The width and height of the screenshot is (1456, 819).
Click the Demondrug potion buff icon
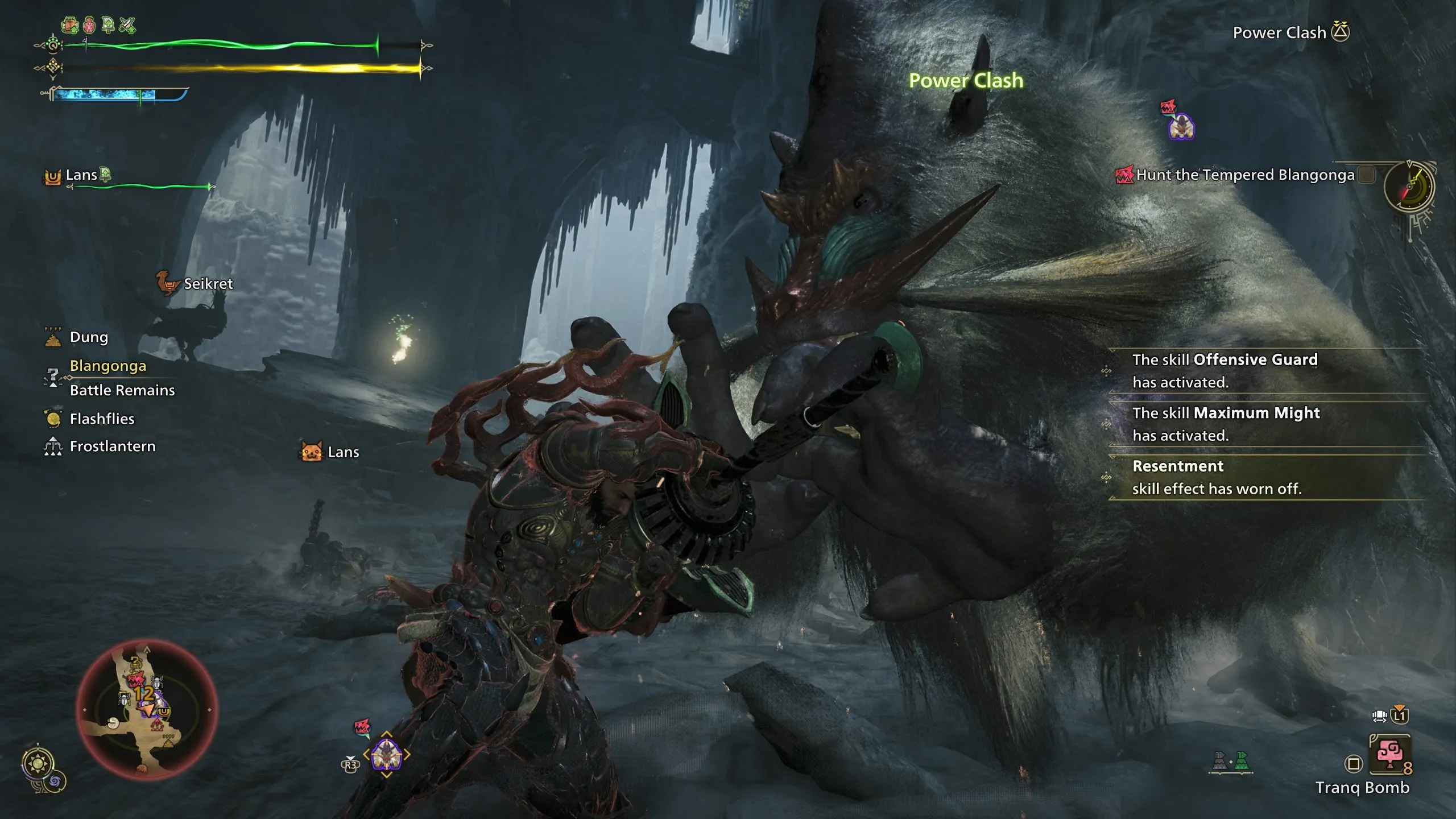(x=88, y=24)
